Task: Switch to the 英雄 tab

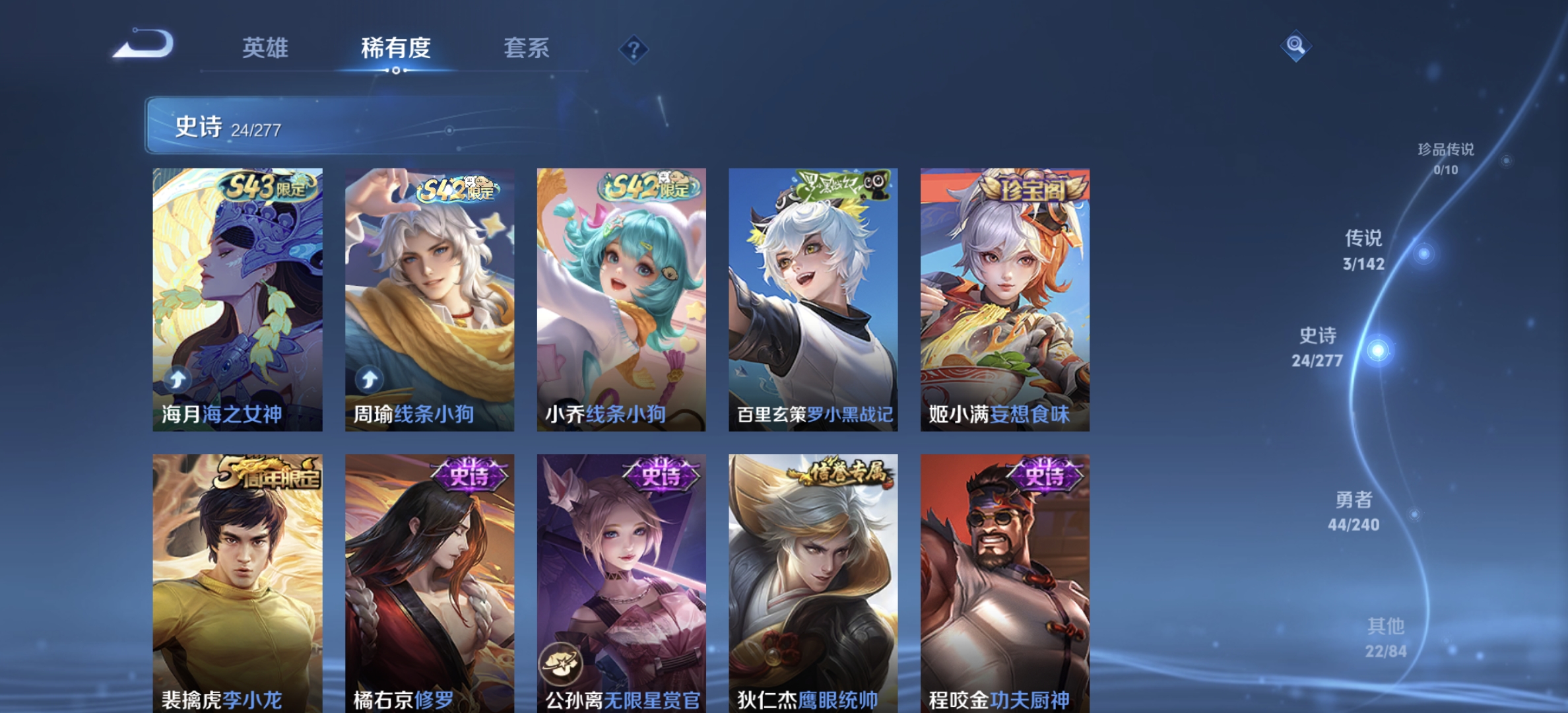Action: pos(267,48)
